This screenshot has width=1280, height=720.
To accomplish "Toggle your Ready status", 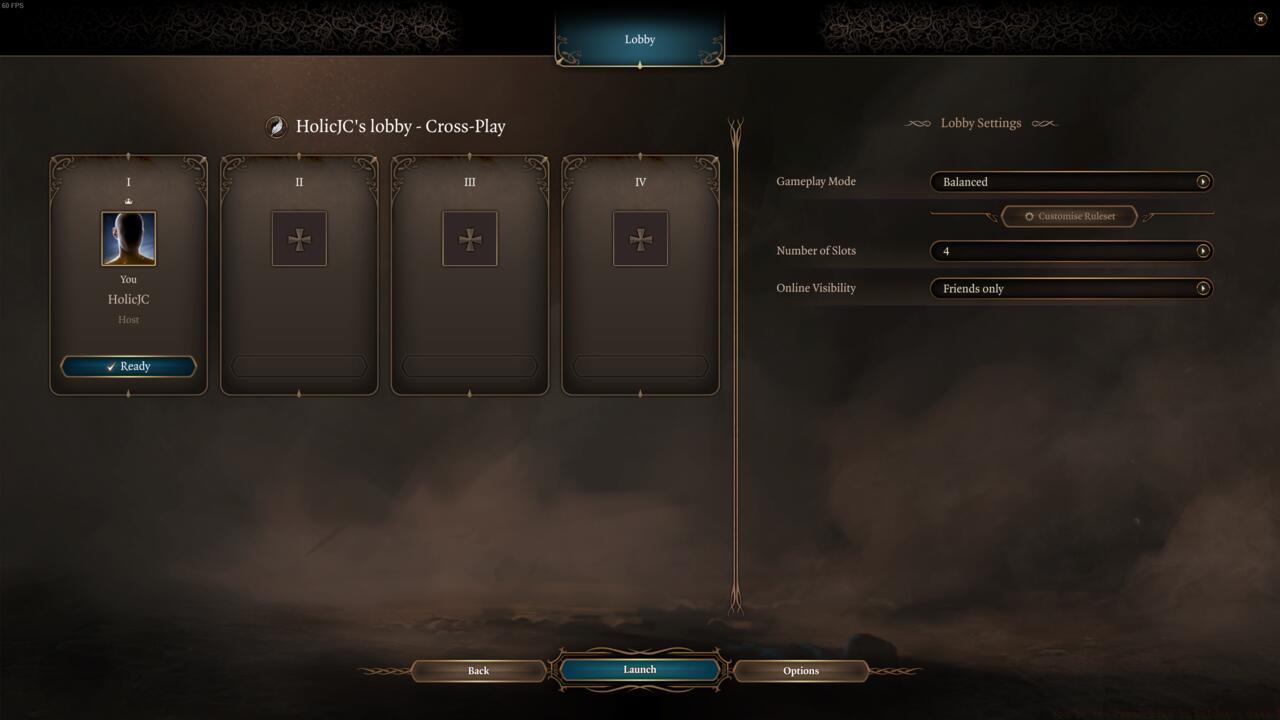I will click(128, 366).
